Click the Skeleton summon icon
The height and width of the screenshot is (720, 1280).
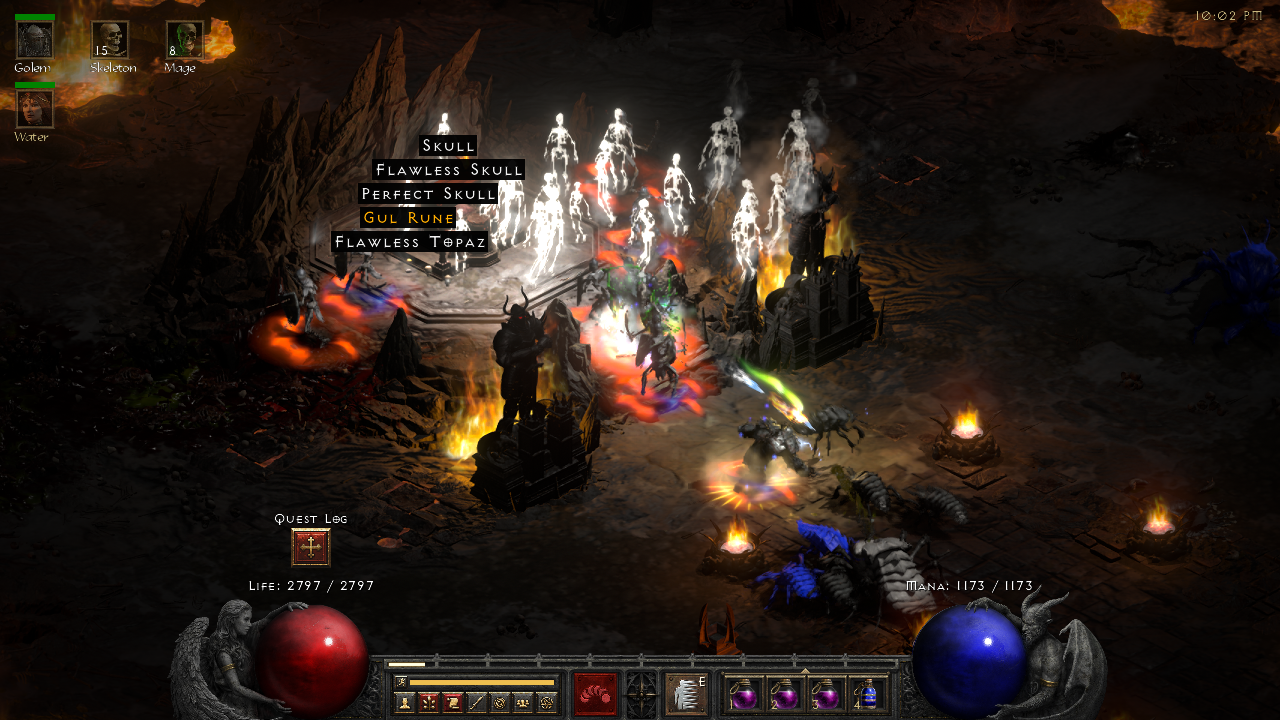click(x=110, y=40)
